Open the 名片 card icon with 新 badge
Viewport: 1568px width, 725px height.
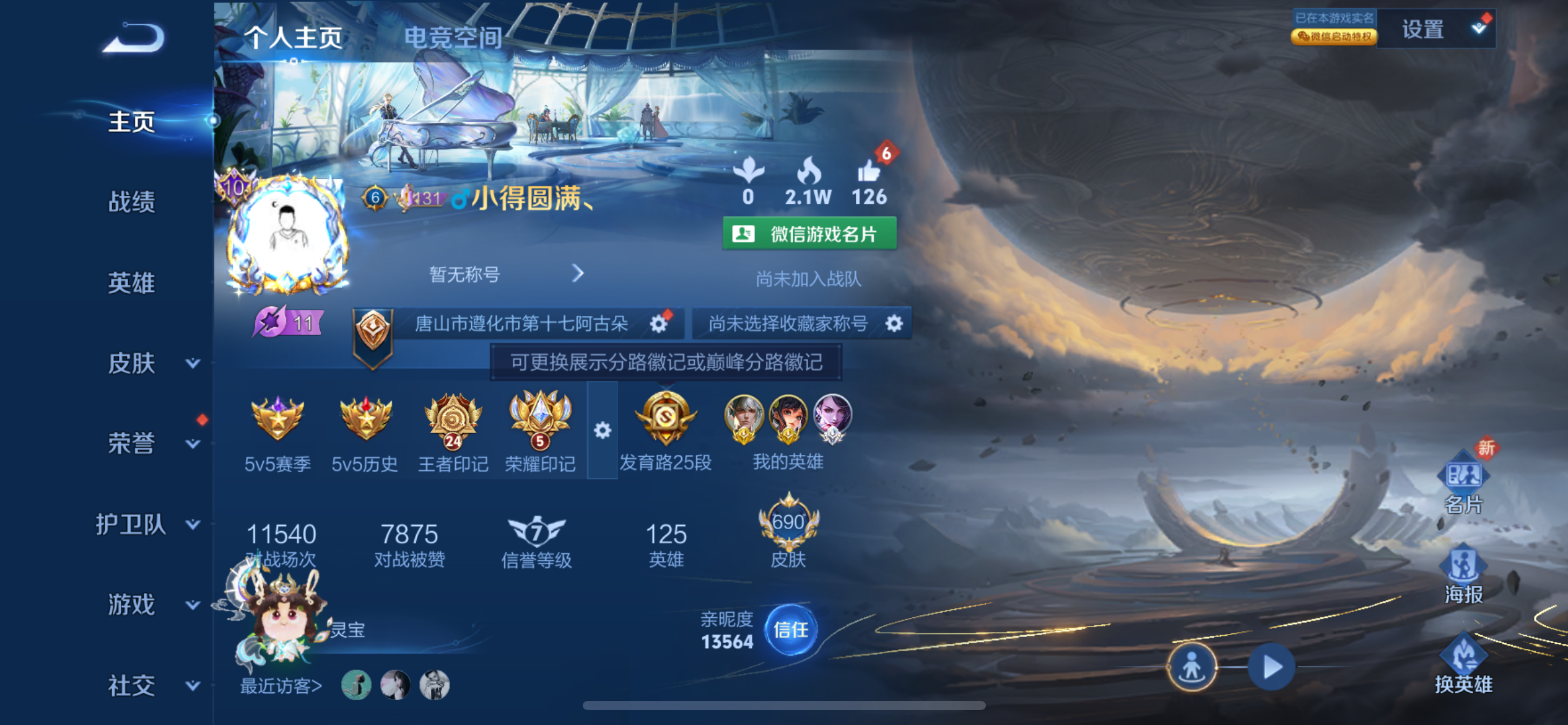point(1463,474)
